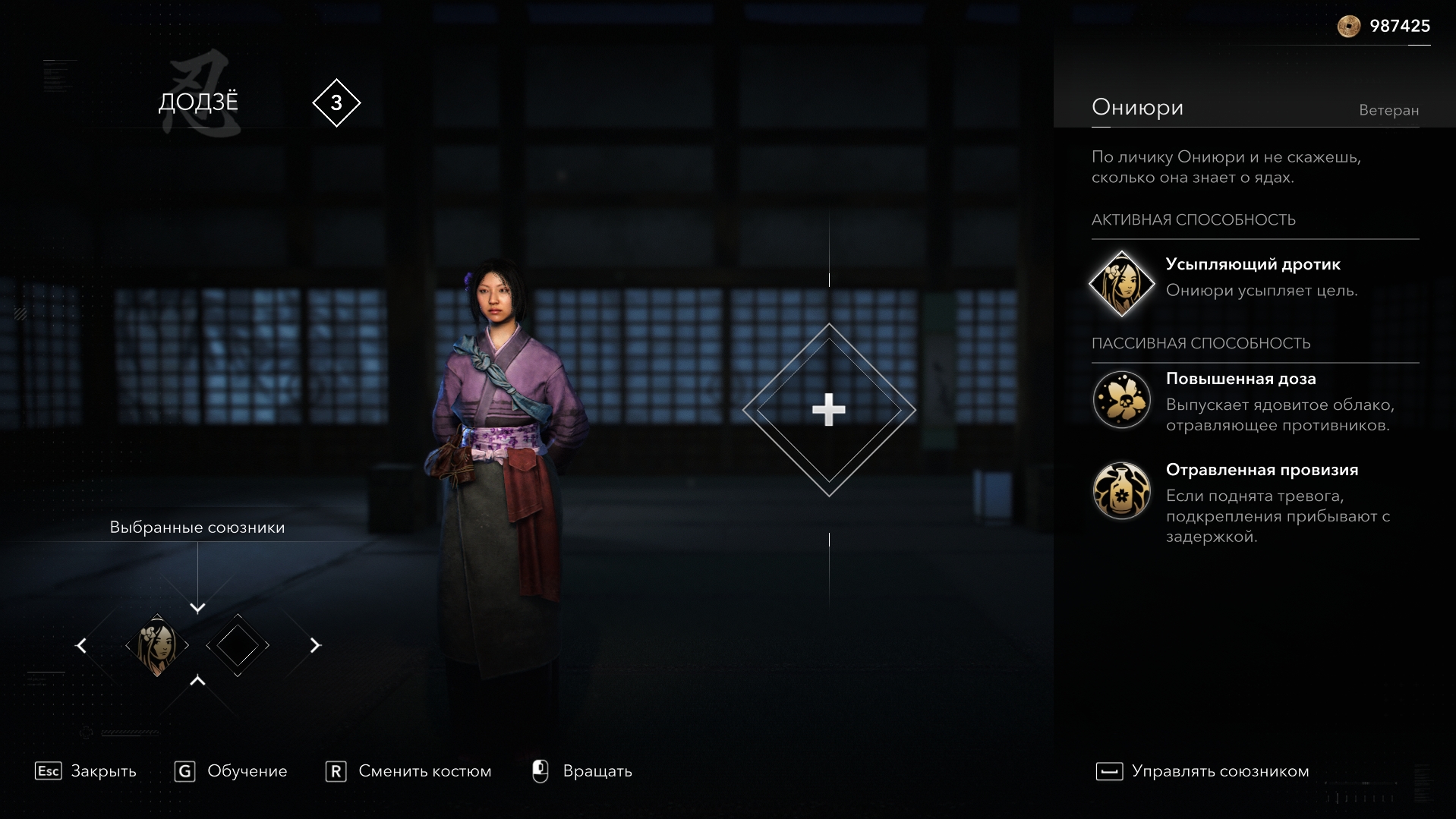1456x819 pixels.
Task: Close the allies screen via Закрыть
Action: [86, 771]
